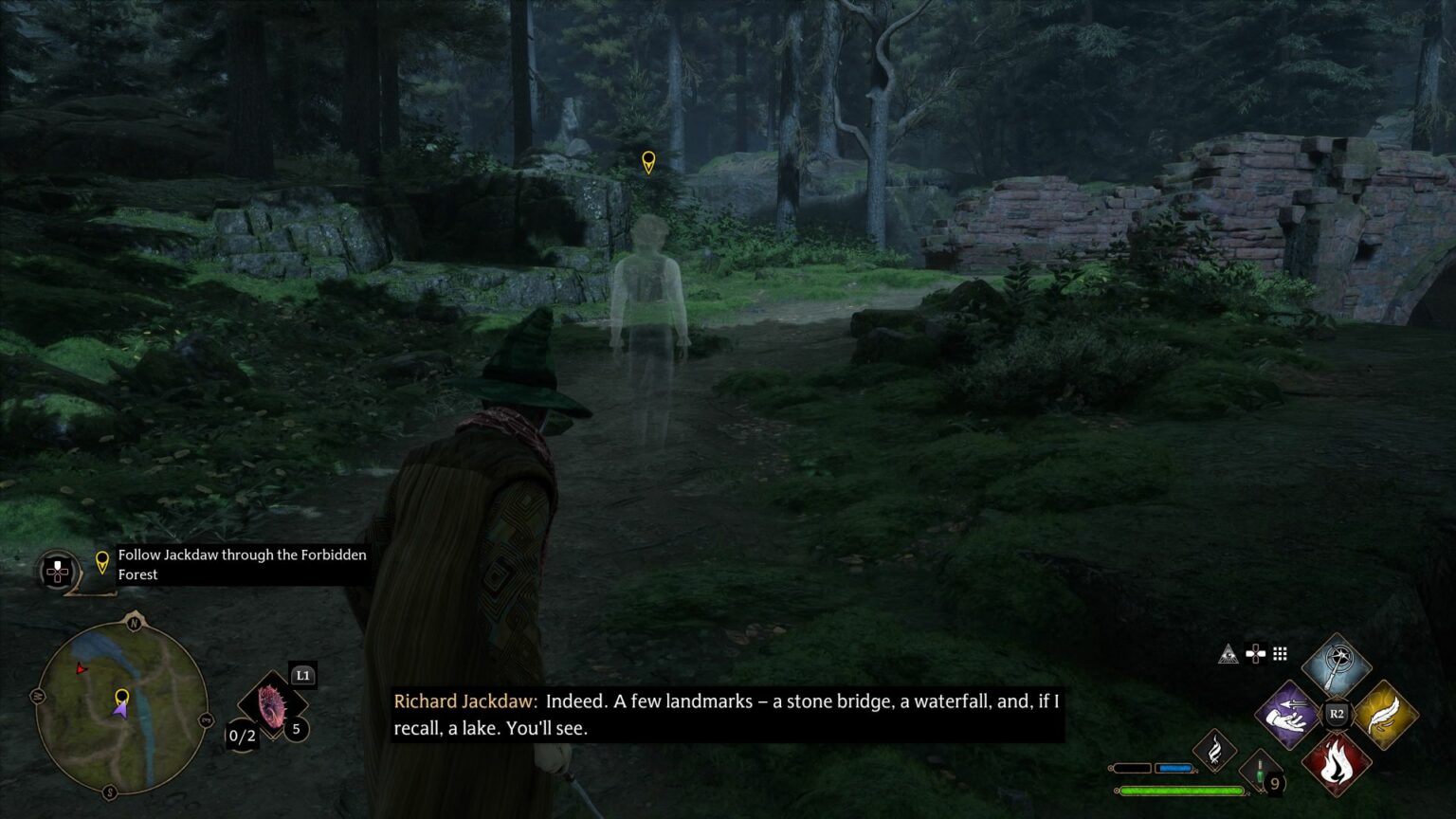Click the white swirl ability diamond

(x=1214, y=752)
